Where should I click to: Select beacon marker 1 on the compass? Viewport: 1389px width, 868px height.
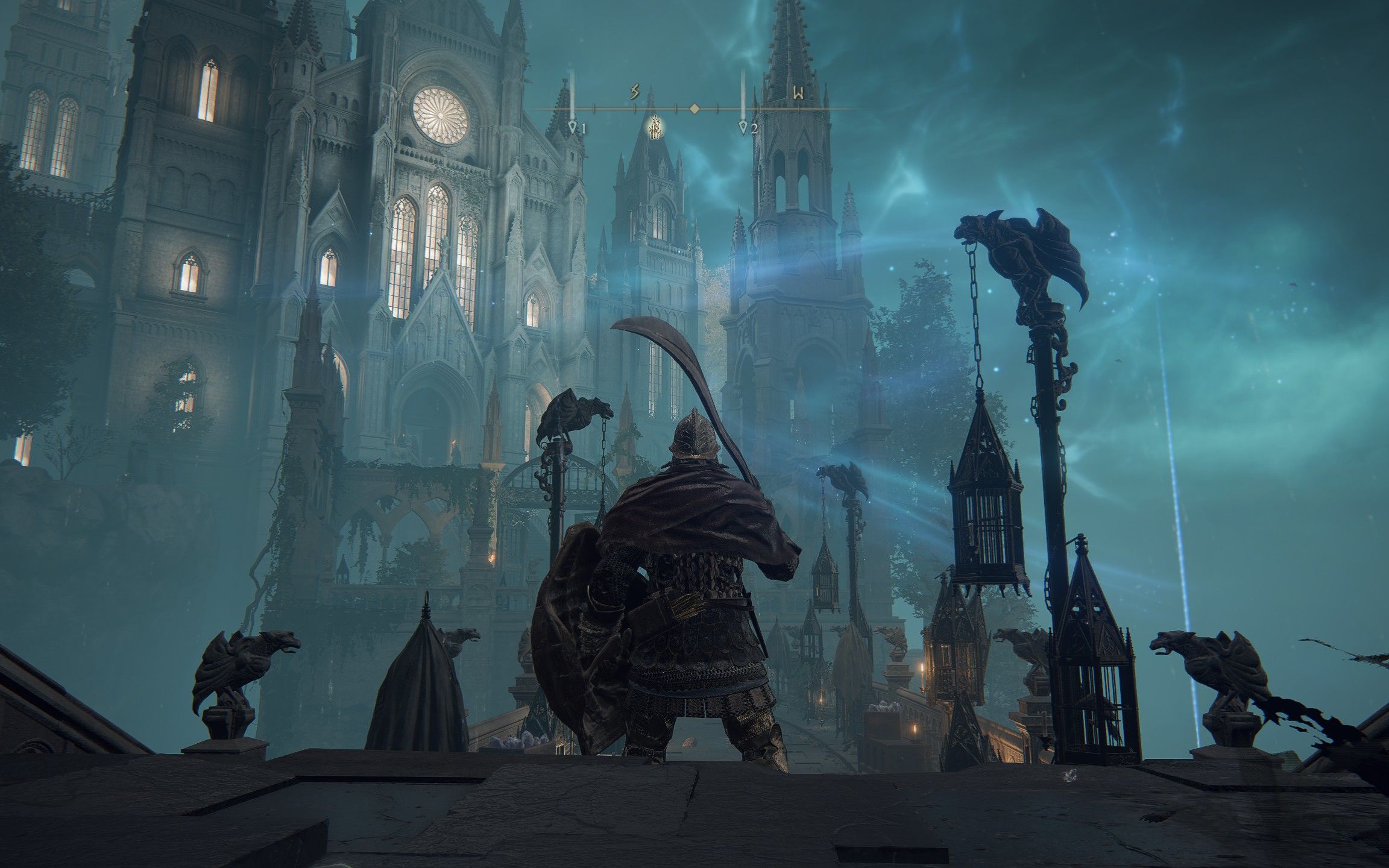[x=573, y=127]
